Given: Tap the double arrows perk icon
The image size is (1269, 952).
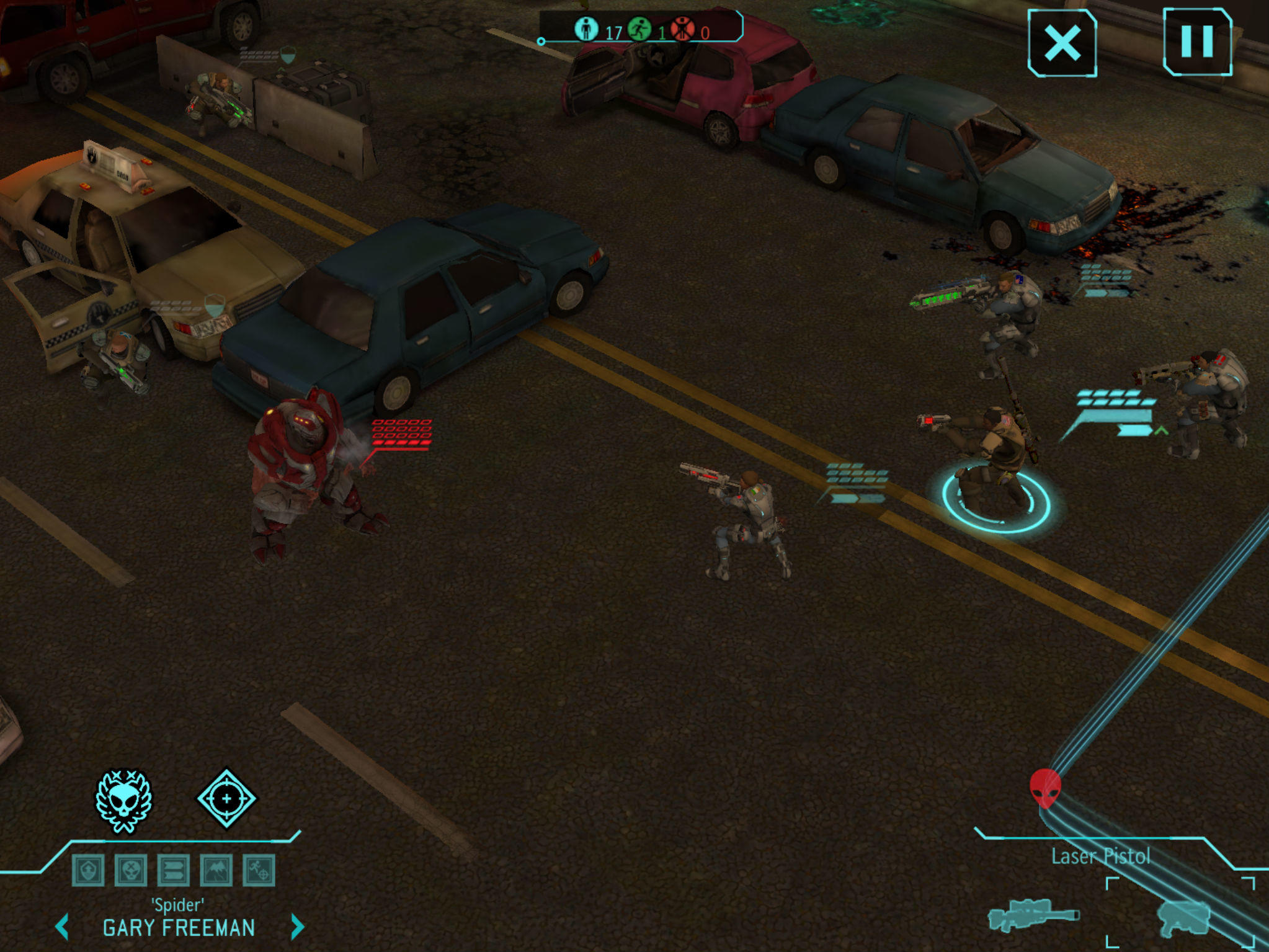Looking at the screenshot, I should tap(174, 870).
